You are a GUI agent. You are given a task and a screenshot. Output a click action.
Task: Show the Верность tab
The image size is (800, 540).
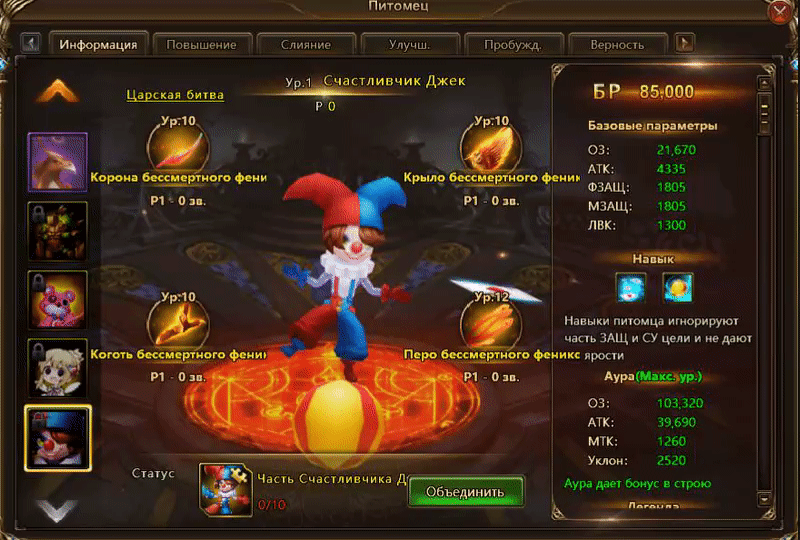[616, 45]
